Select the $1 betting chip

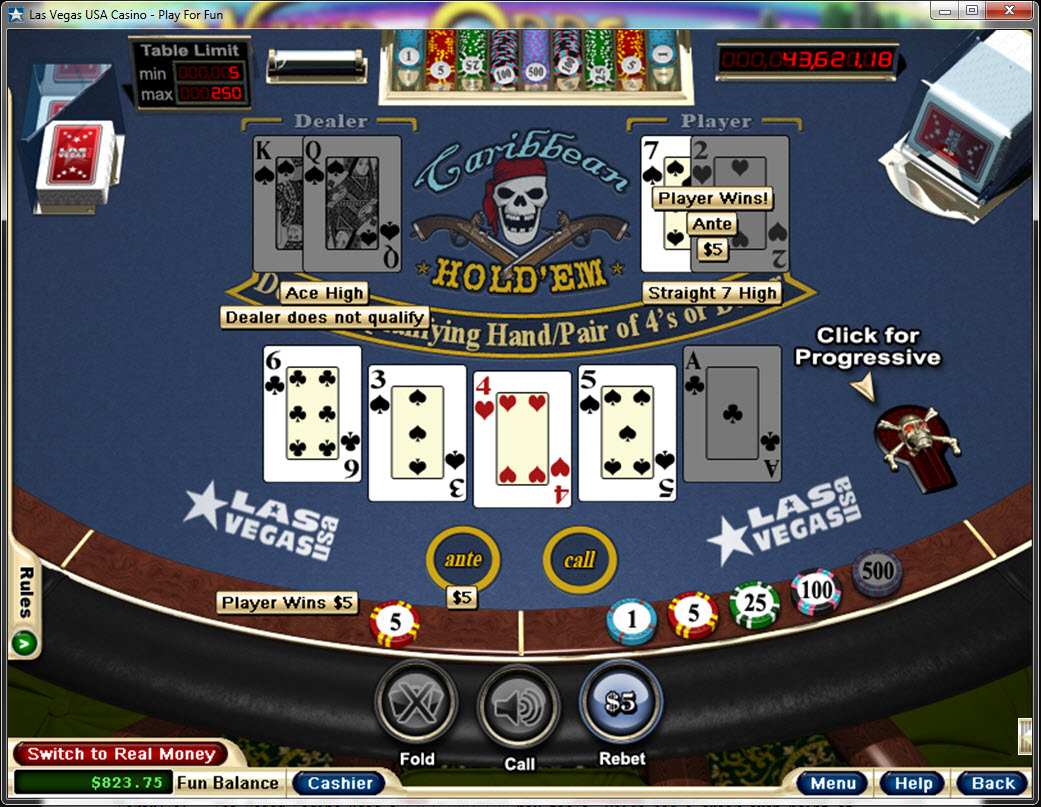click(632, 622)
